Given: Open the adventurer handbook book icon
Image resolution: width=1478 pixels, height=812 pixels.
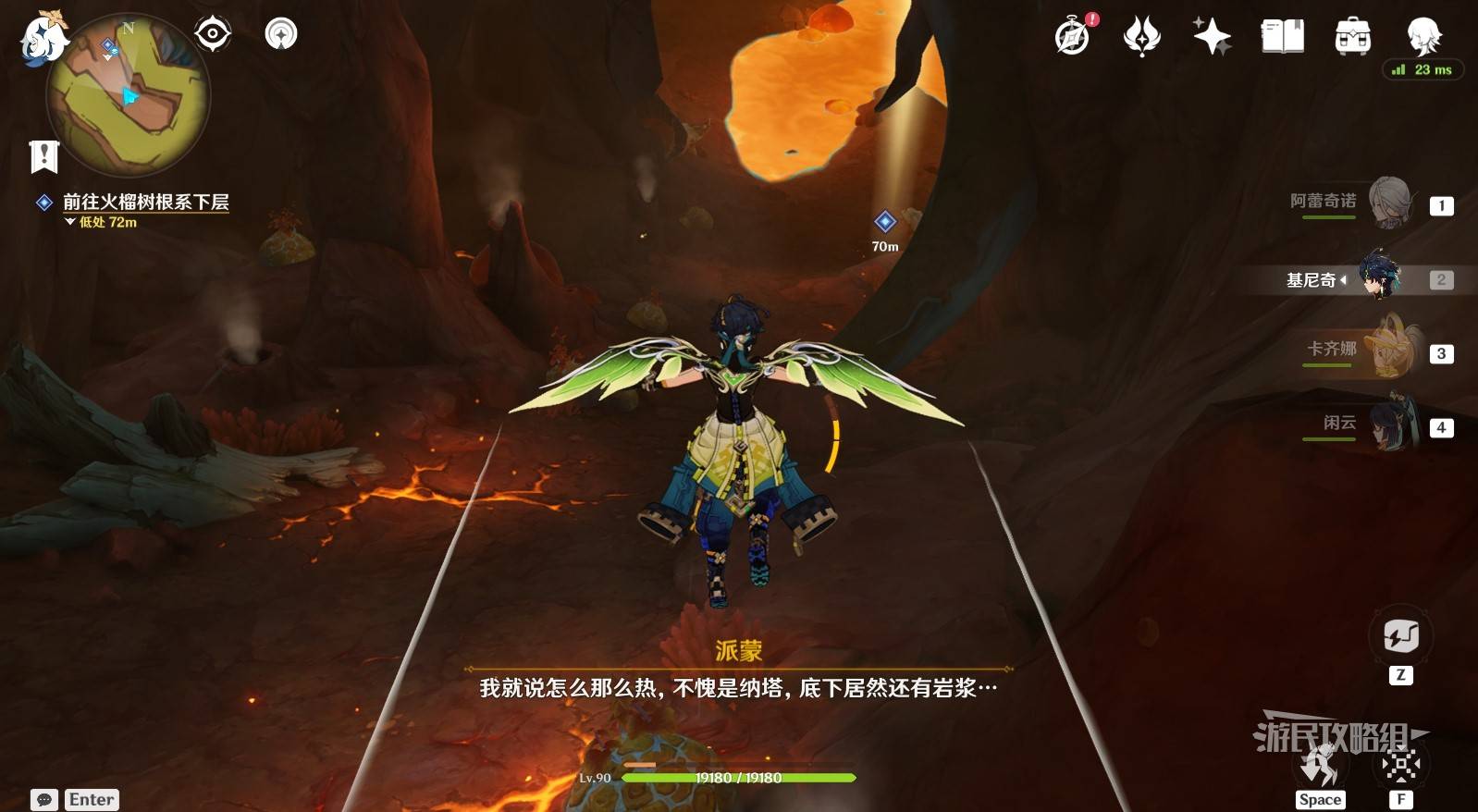Looking at the screenshot, I should click(1283, 37).
